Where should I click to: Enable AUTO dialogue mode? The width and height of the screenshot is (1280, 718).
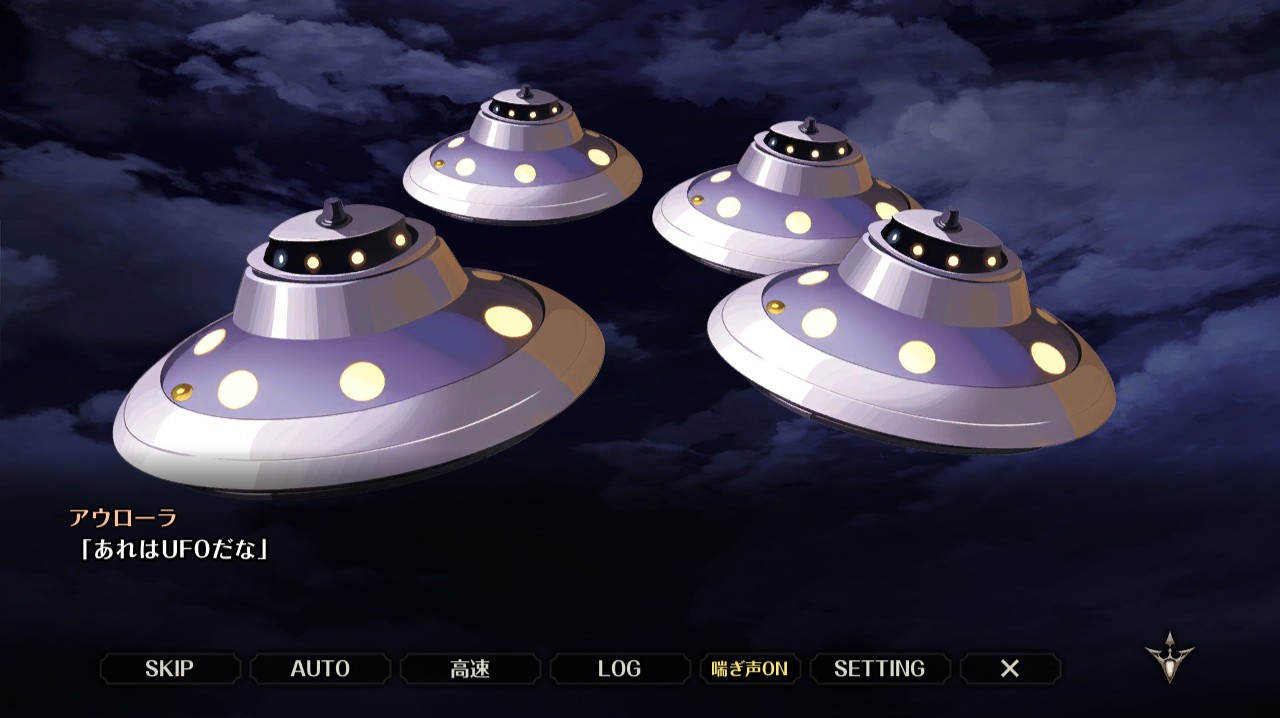320,669
